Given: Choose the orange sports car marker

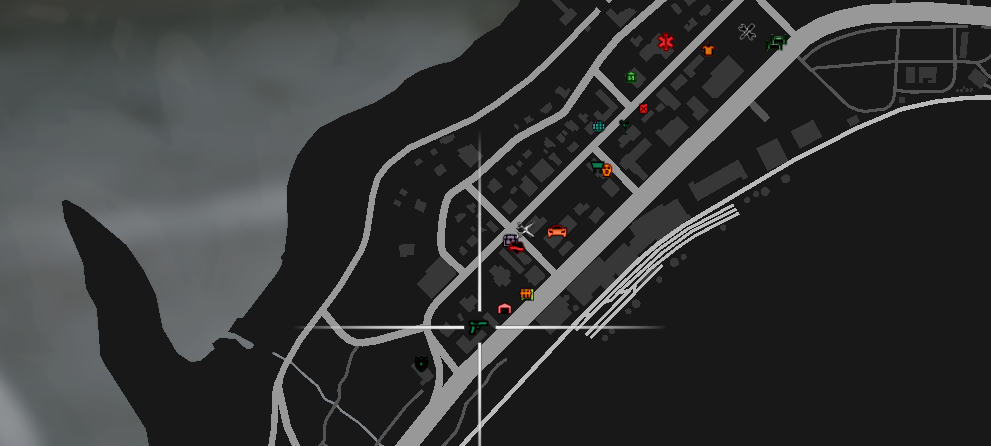Looking at the screenshot, I should coord(557,232).
